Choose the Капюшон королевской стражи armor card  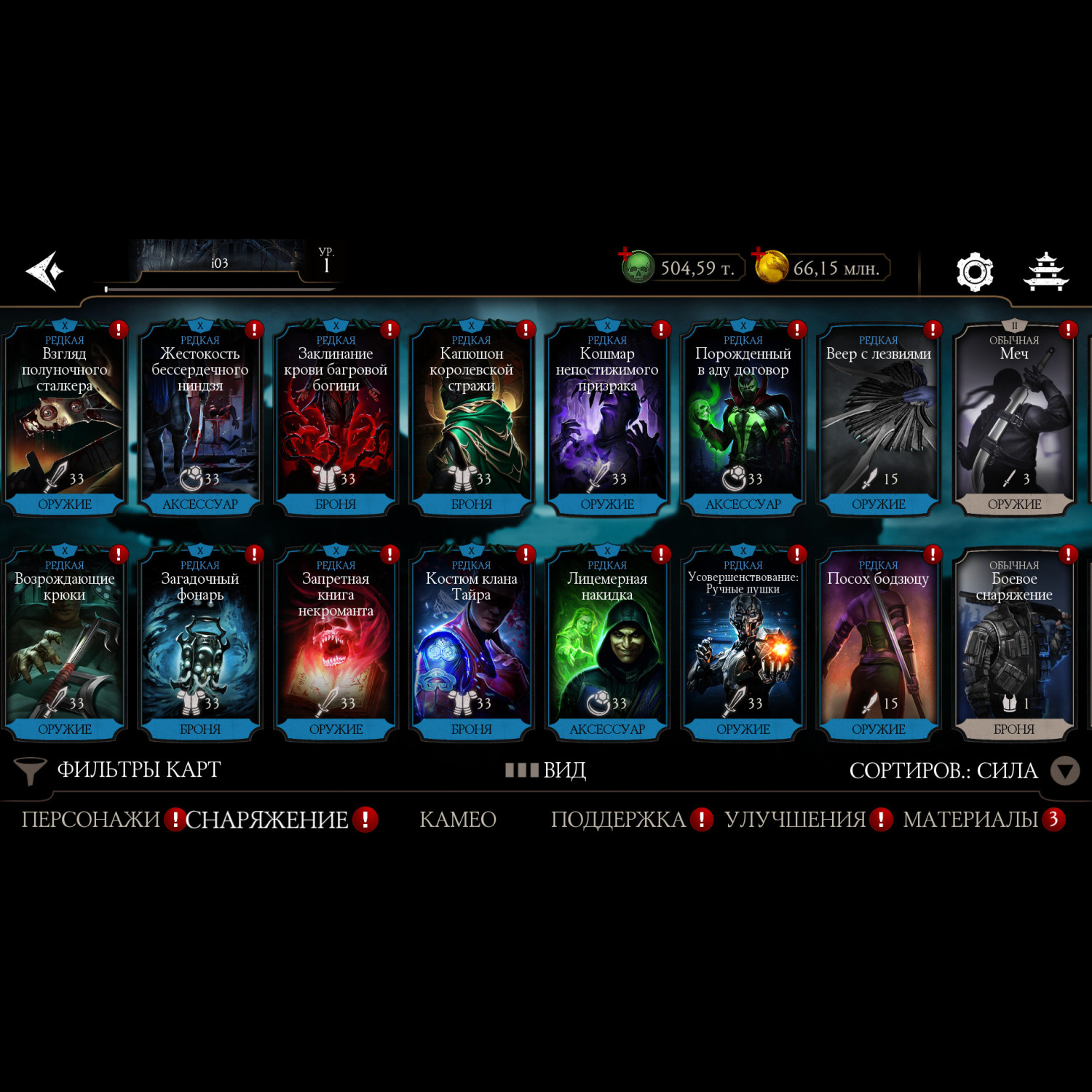click(x=471, y=419)
